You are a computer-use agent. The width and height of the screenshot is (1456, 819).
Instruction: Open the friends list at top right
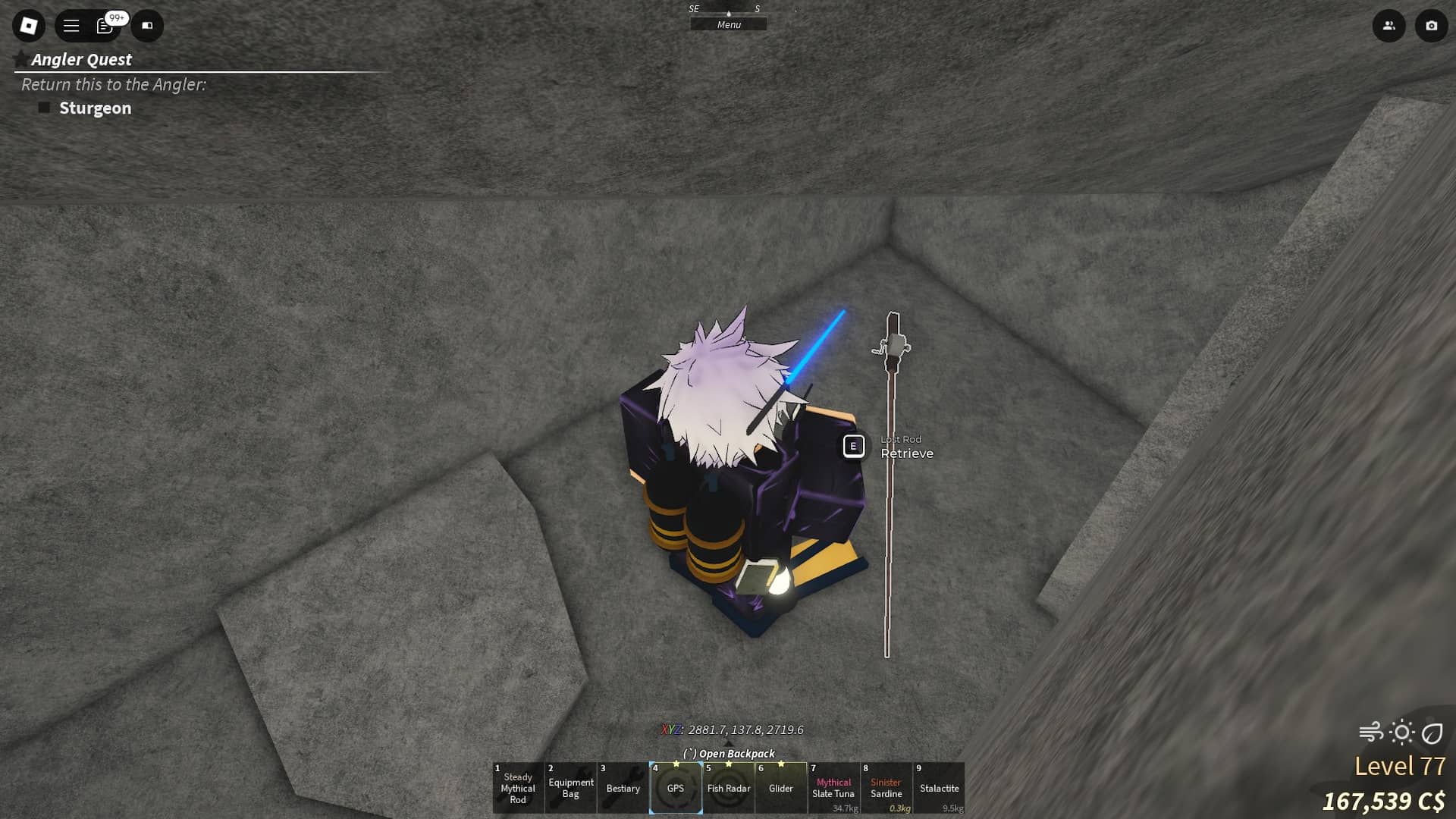pyautogui.click(x=1390, y=25)
